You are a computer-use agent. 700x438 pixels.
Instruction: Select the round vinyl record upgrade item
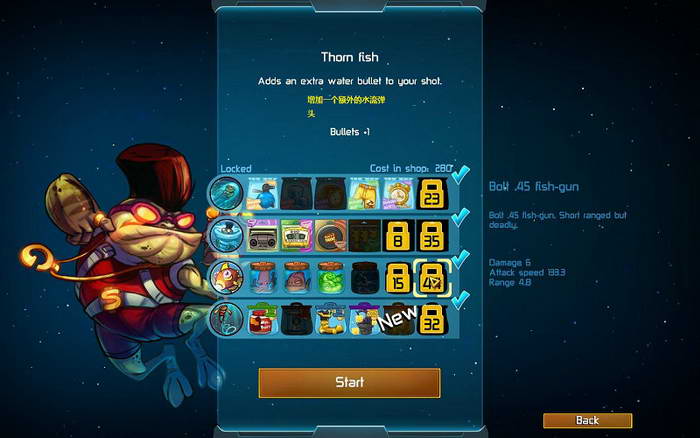[x=329, y=236]
